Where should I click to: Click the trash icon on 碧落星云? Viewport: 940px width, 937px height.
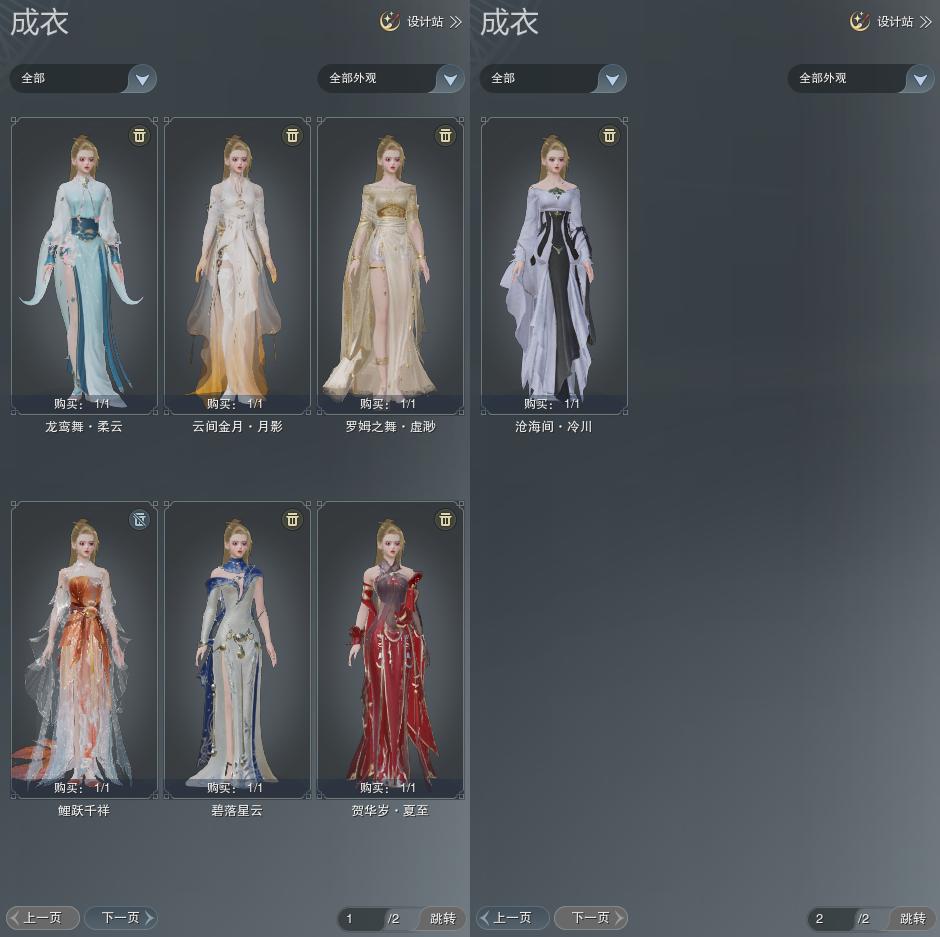click(292, 519)
